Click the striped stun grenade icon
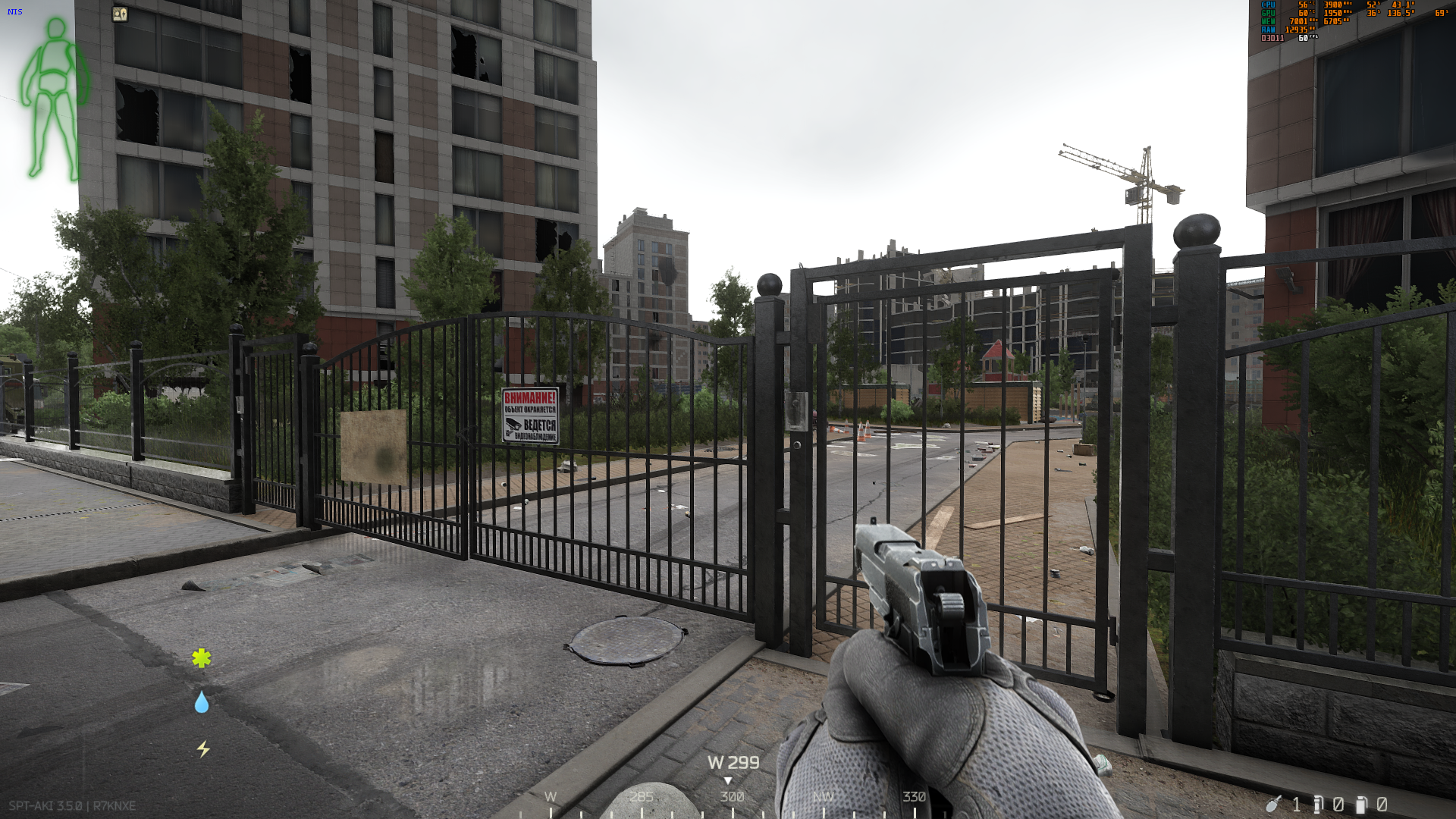 pos(1318,804)
